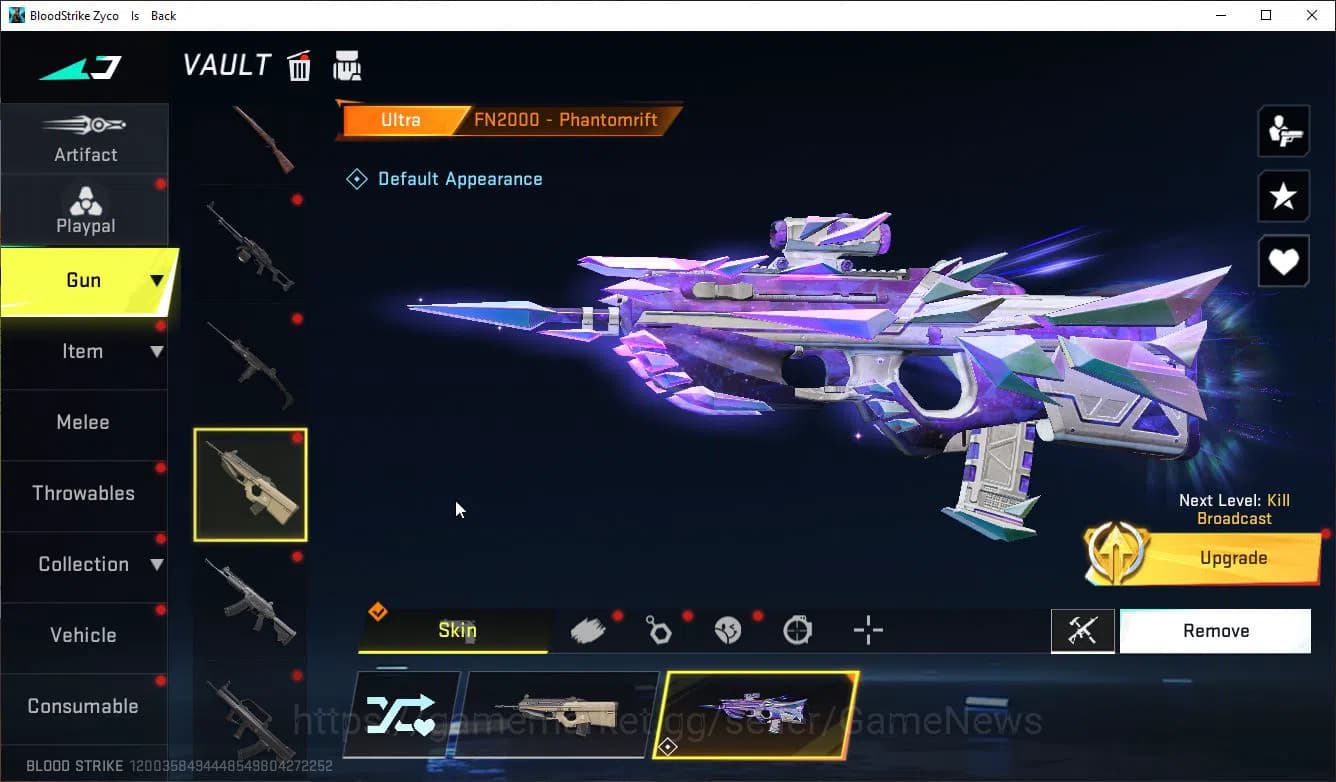Toggle the star favorite icon

coord(1283,196)
